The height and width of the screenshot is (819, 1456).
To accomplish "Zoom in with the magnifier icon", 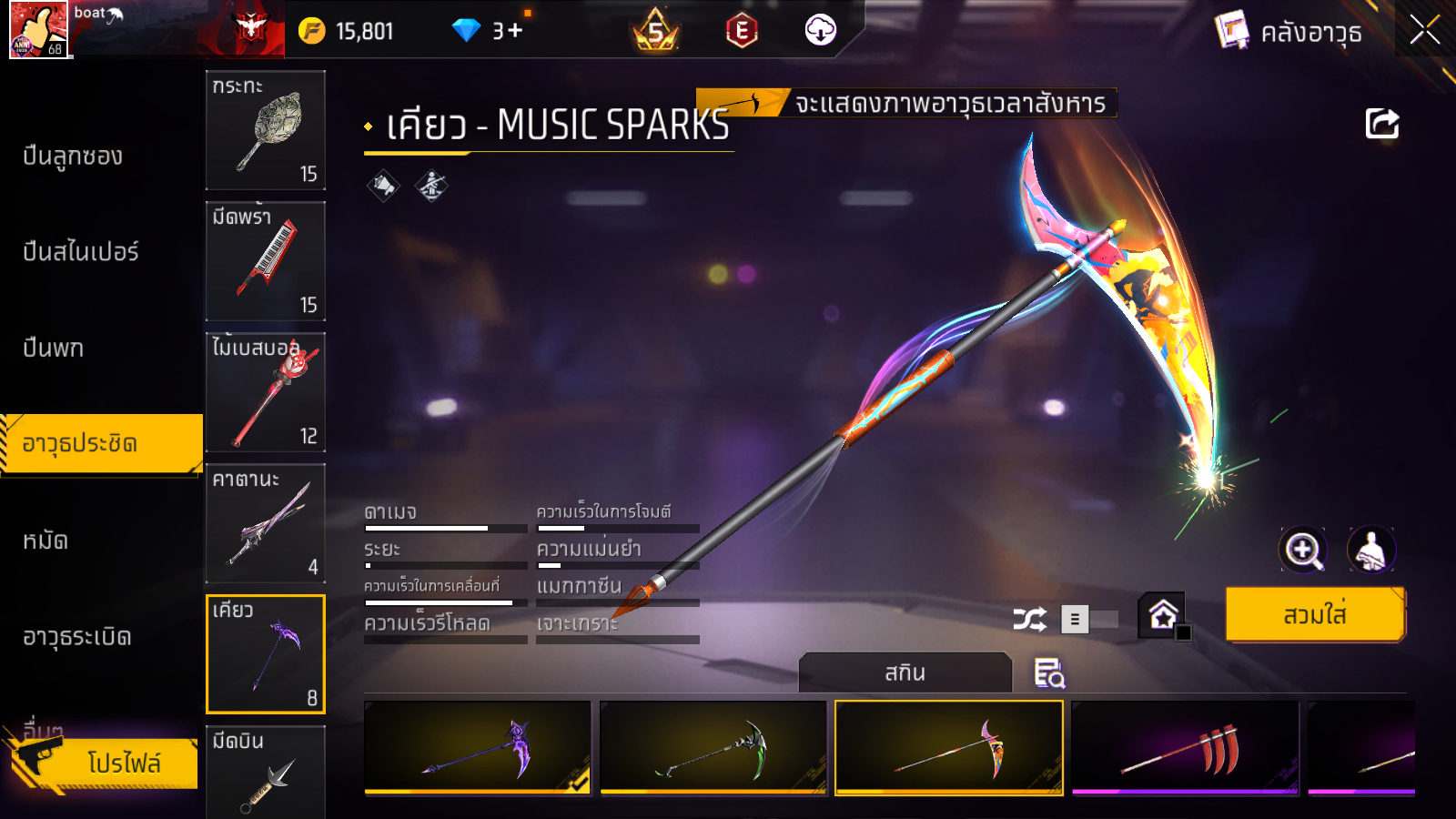I will (x=1303, y=550).
